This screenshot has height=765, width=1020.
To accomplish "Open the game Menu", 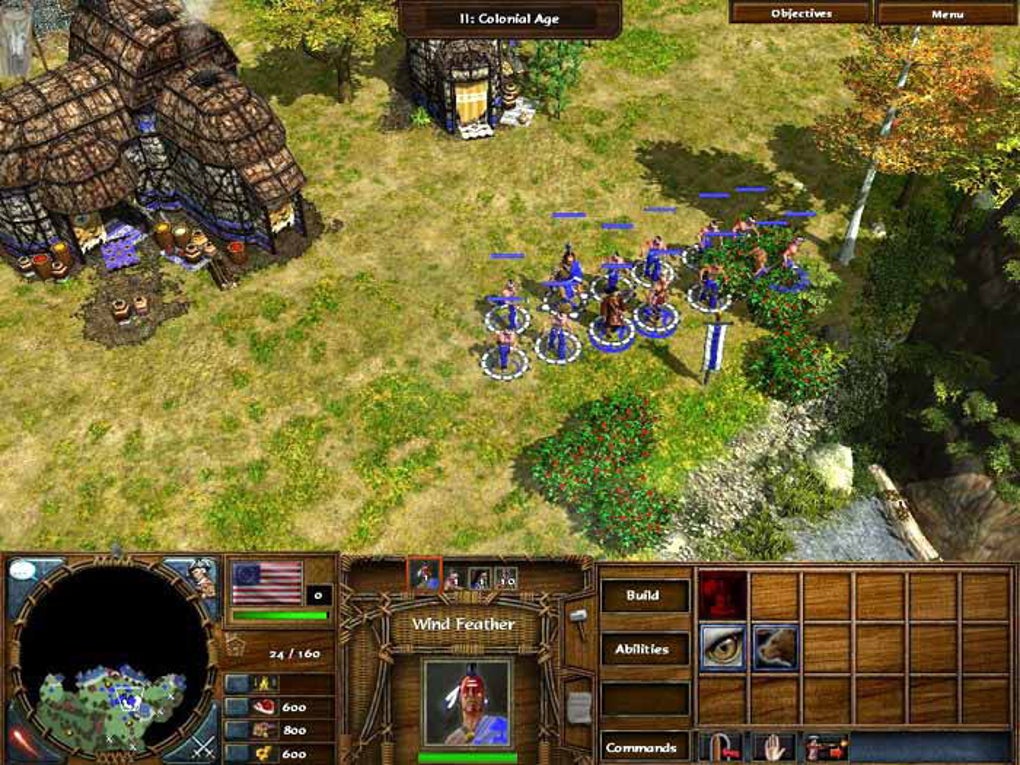I will [946, 13].
